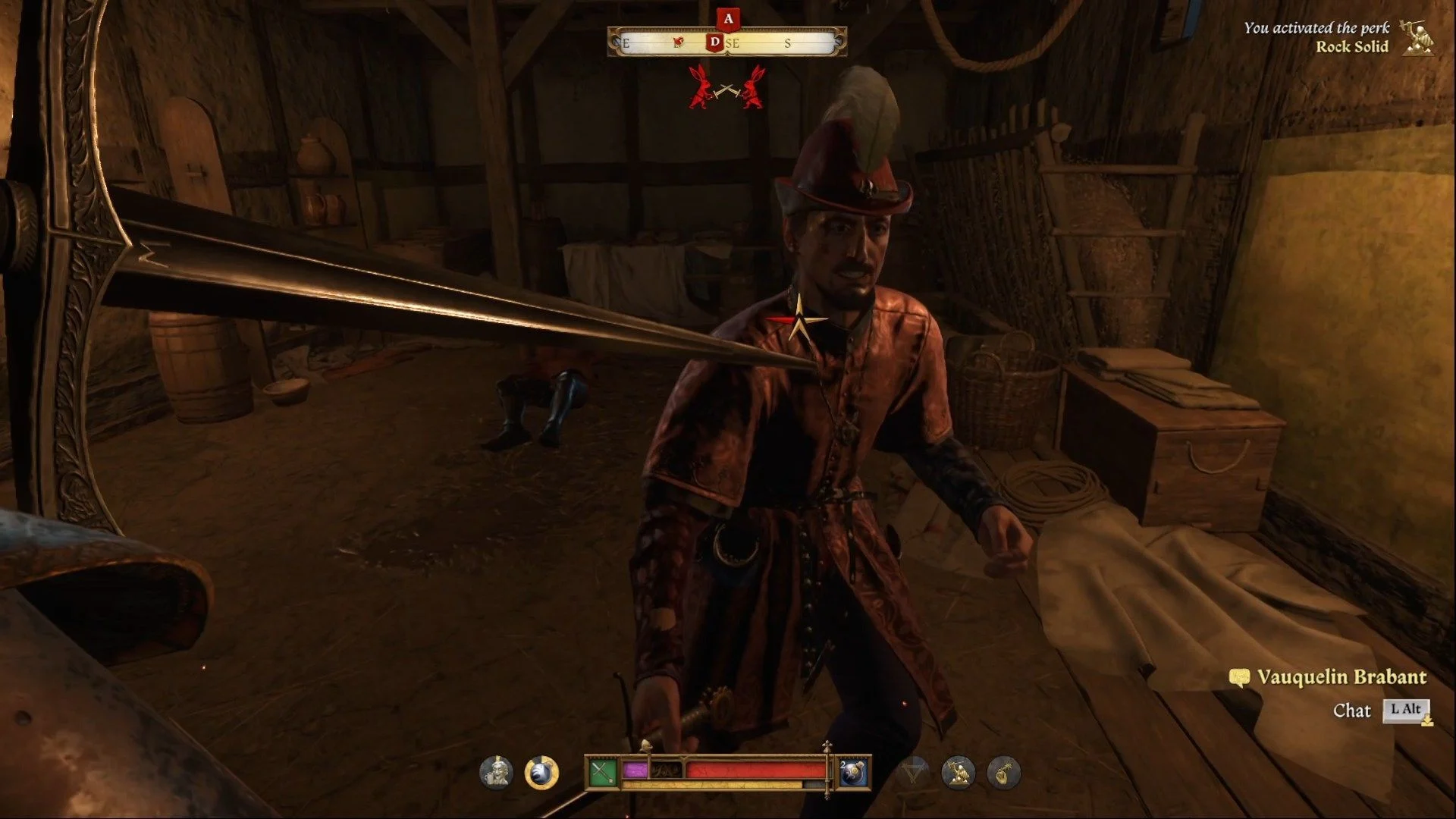Click the hand holding mace status icon
The width and height of the screenshot is (1456, 819).
[x=1003, y=773]
